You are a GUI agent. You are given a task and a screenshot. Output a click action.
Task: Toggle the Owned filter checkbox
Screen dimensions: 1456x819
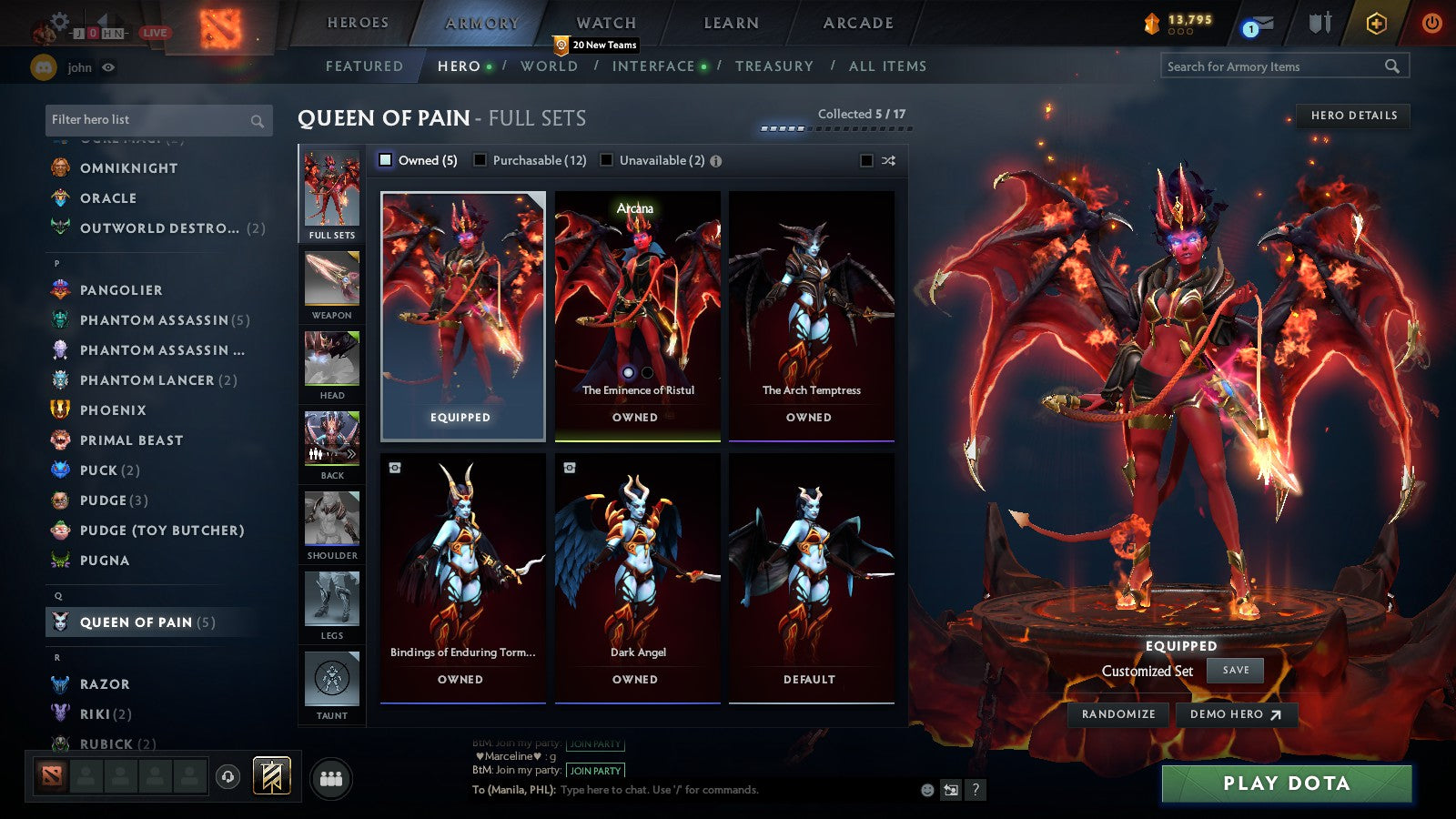[x=386, y=160]
